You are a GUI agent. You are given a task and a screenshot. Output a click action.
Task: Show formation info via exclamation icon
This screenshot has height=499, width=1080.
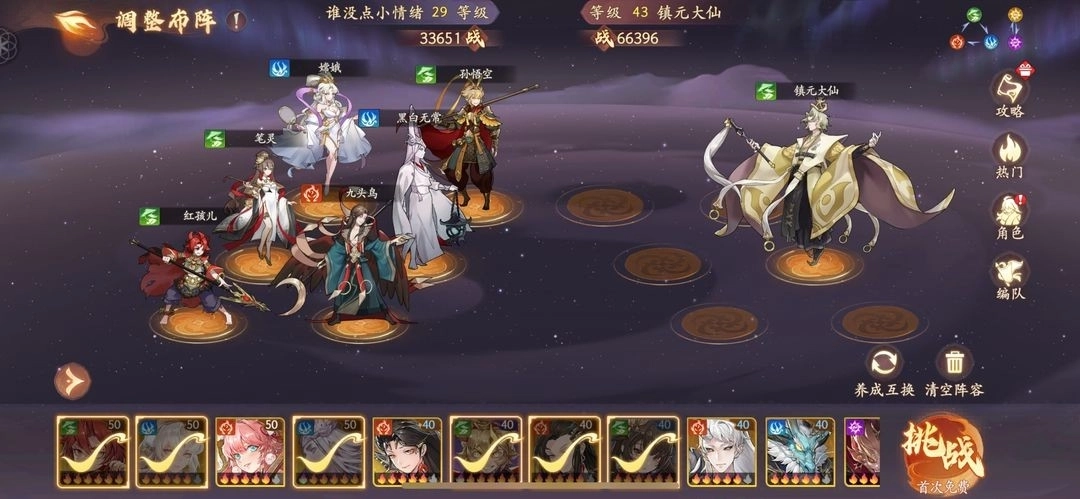[234, 20]
